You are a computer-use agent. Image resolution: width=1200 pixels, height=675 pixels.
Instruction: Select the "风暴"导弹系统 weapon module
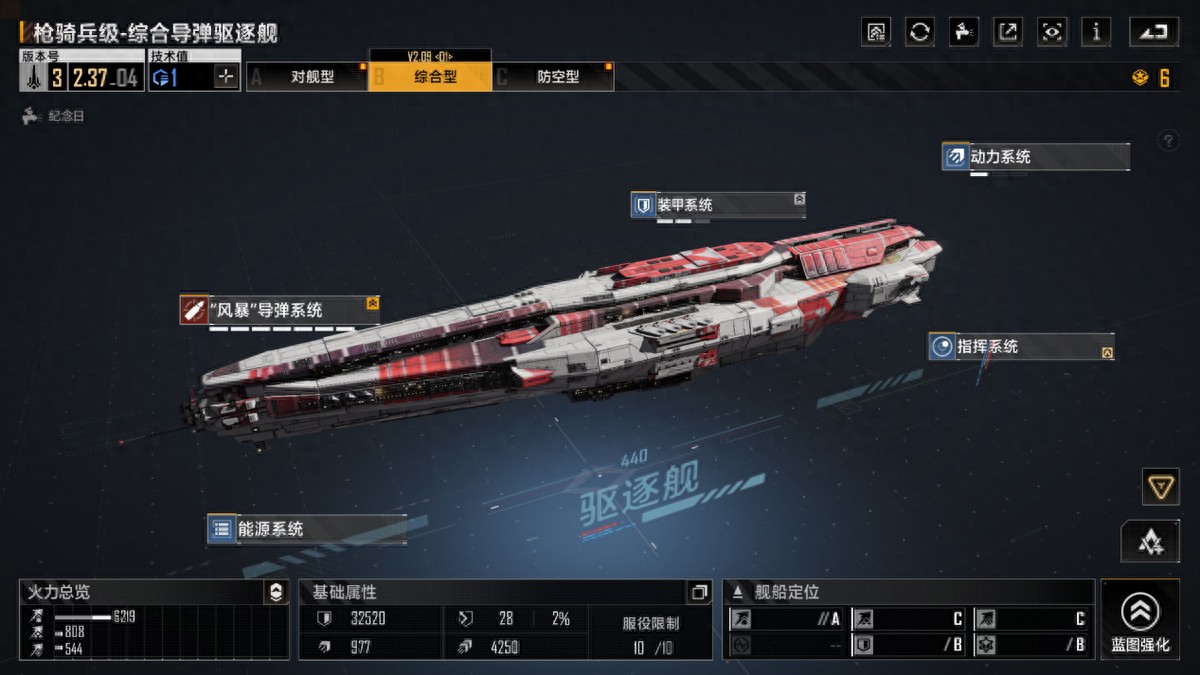click(279, 310)
